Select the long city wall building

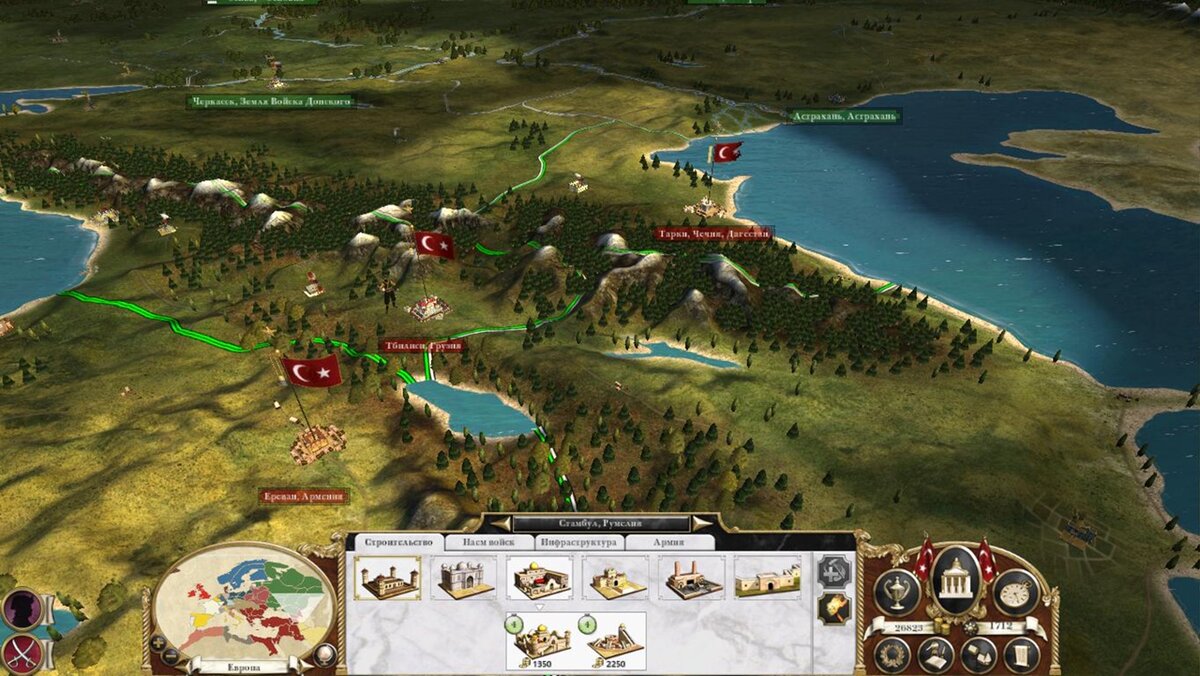767,578
